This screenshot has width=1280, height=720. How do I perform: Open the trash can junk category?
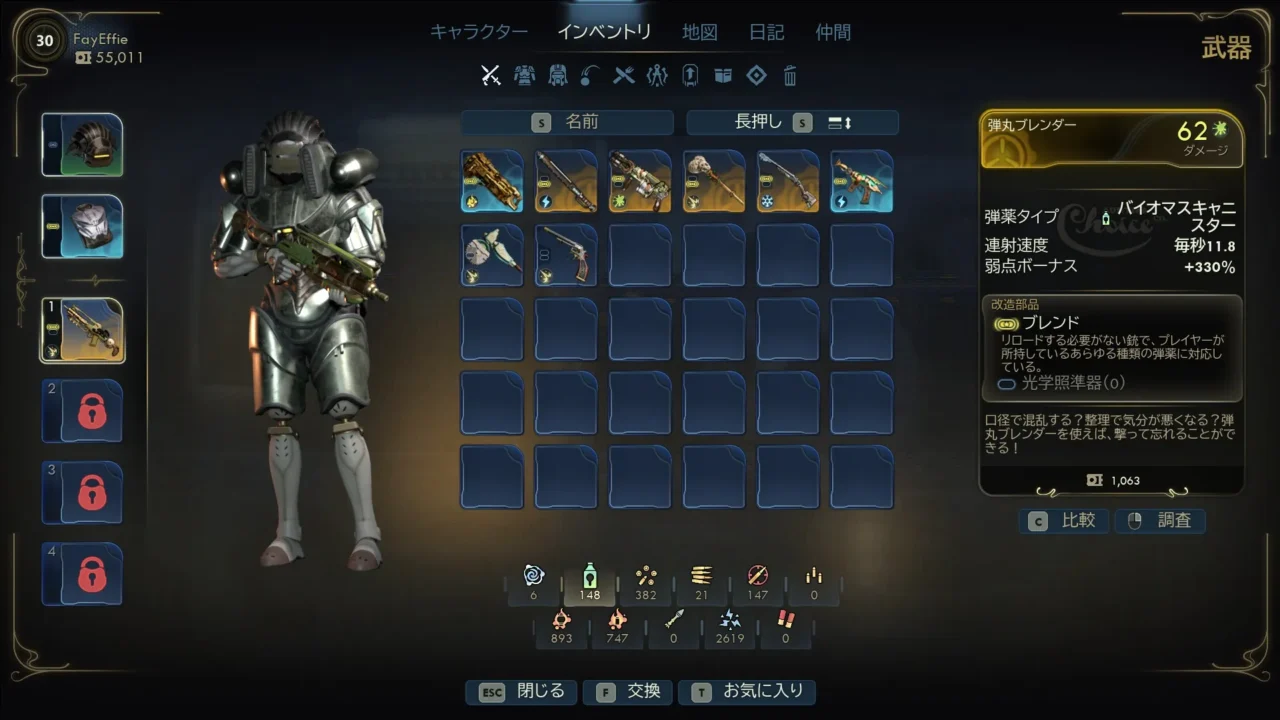[790, 75]
